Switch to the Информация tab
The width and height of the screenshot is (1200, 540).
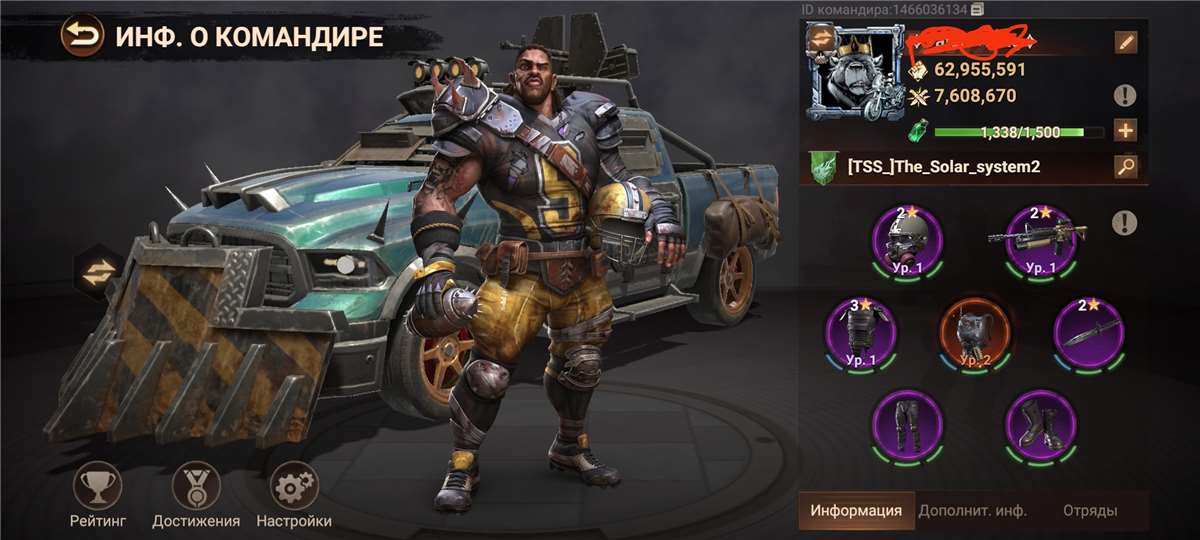tap(855, 510)
